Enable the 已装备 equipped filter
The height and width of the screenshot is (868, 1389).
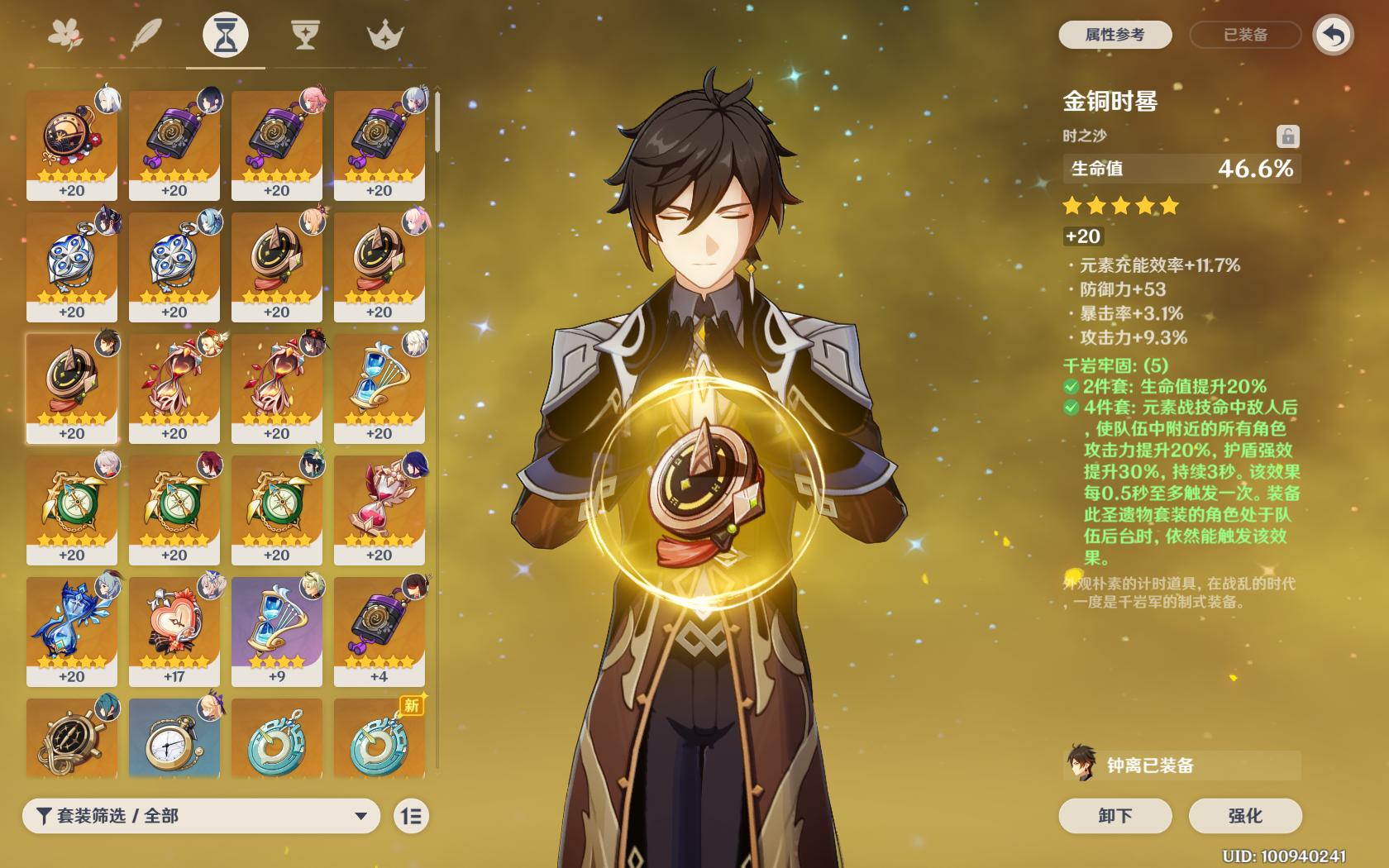coord(1244,35)
